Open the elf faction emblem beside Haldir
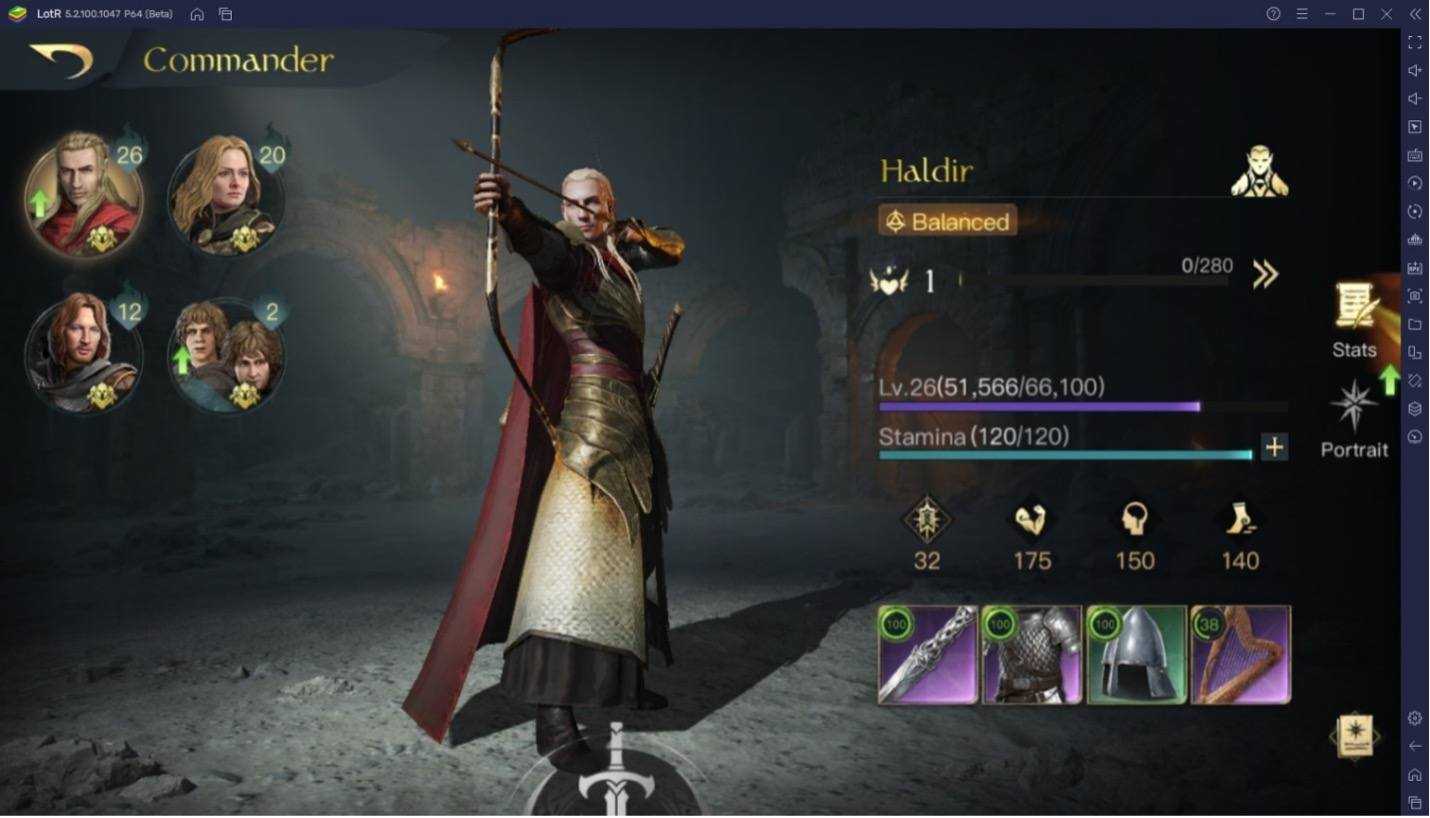This screenshot has height=818, width=1430. (1259, 172)
